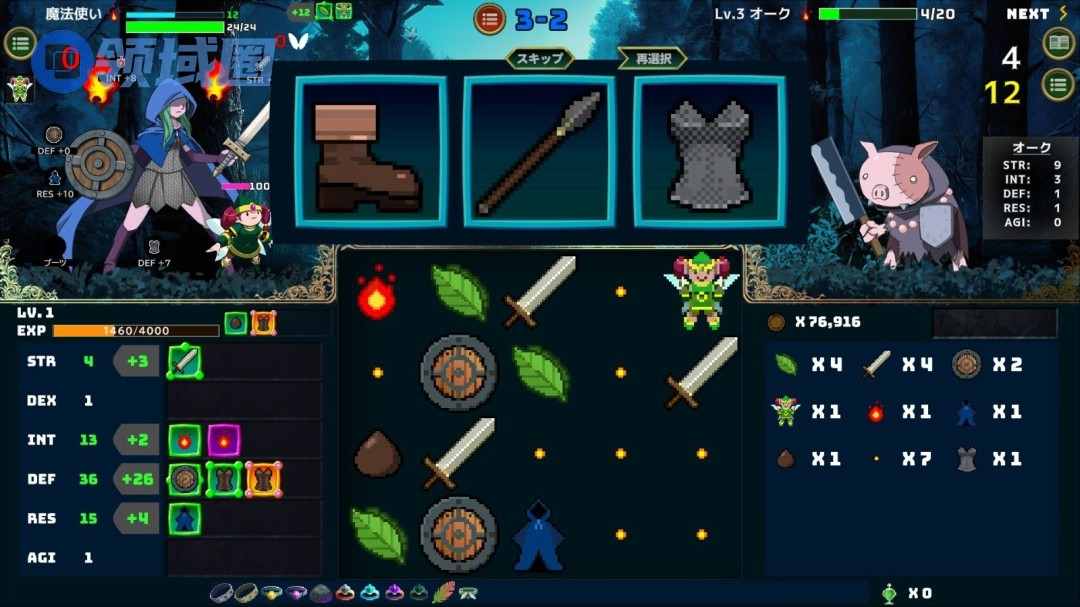Click the purple flame icon in INT row
The width and height of the screenshot is (1080, 607).
pos(223,439)
